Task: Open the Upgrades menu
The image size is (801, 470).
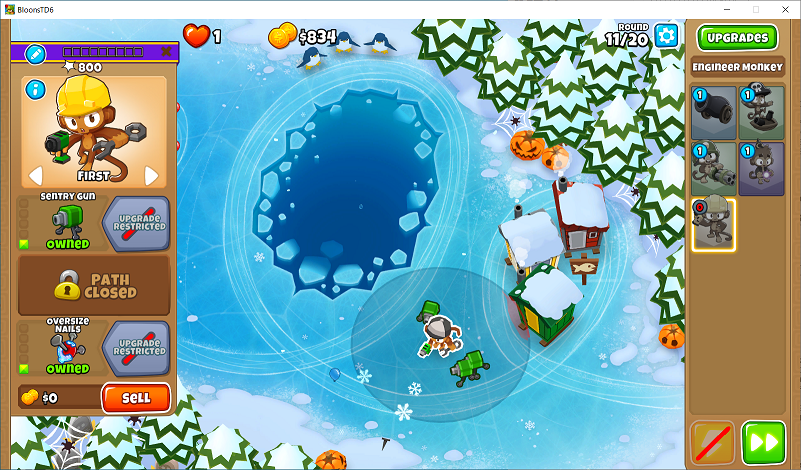Action: (x=737, y=38)
